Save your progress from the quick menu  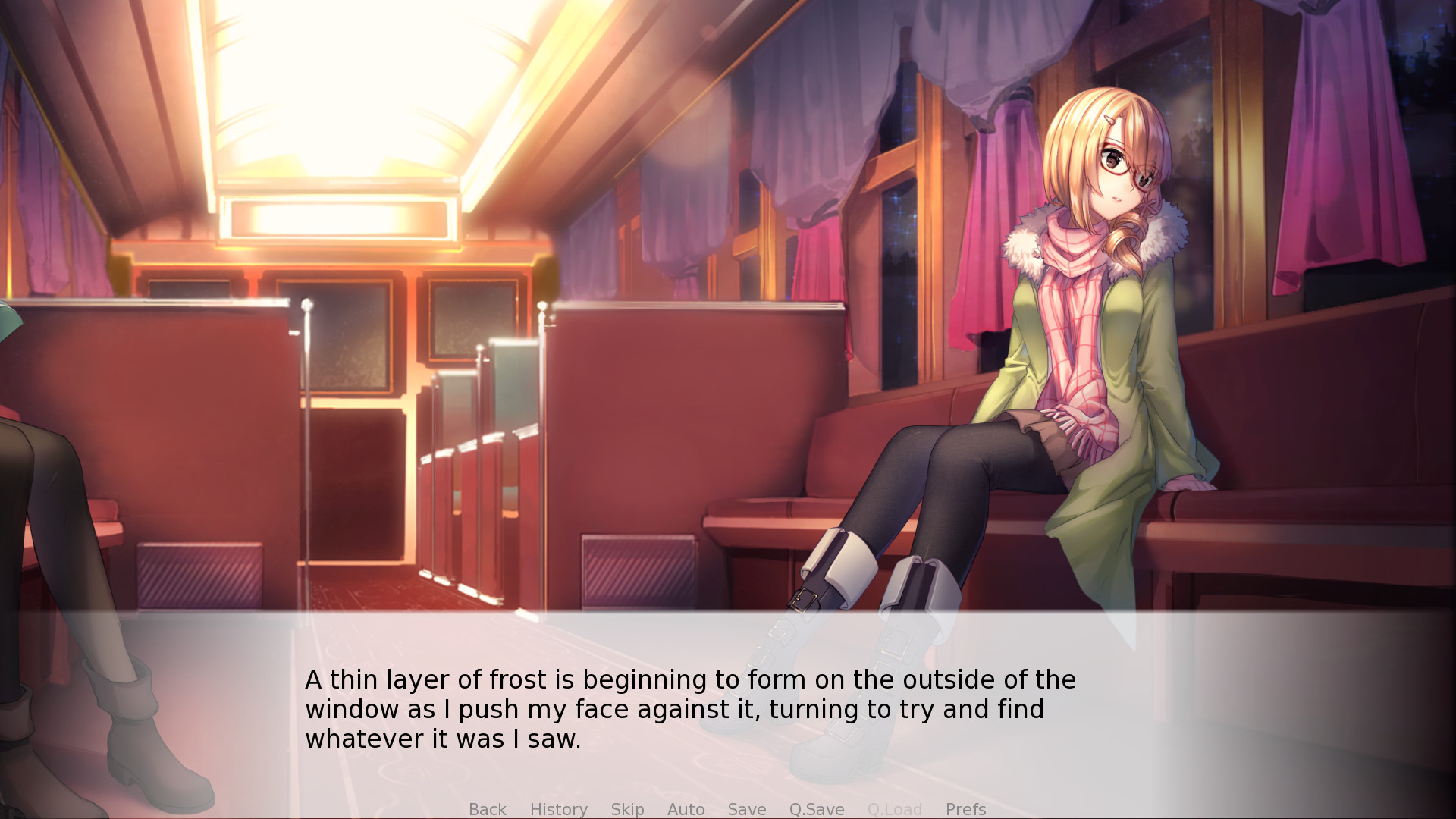click(x=746, y=809)
